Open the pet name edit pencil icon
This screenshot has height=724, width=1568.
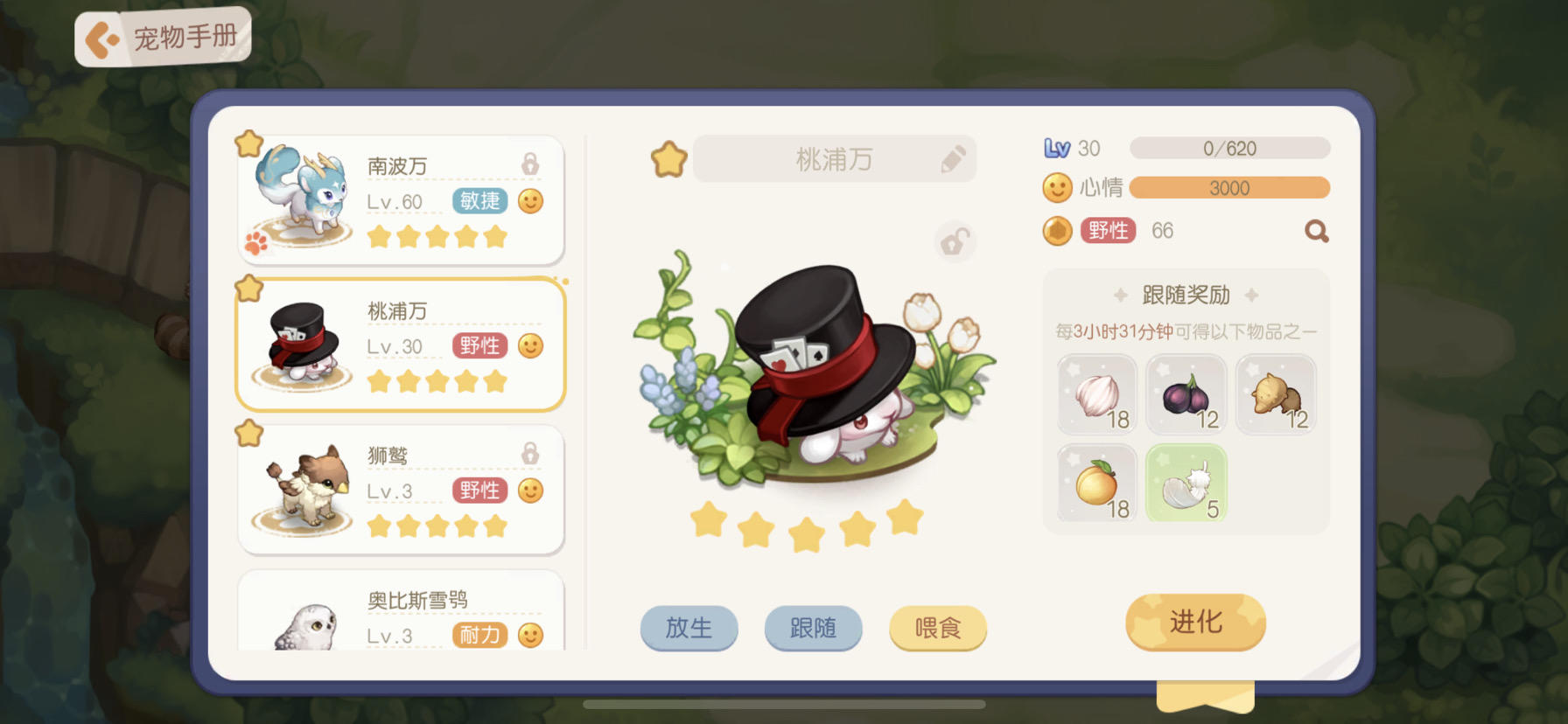click(x=953, y=158)
